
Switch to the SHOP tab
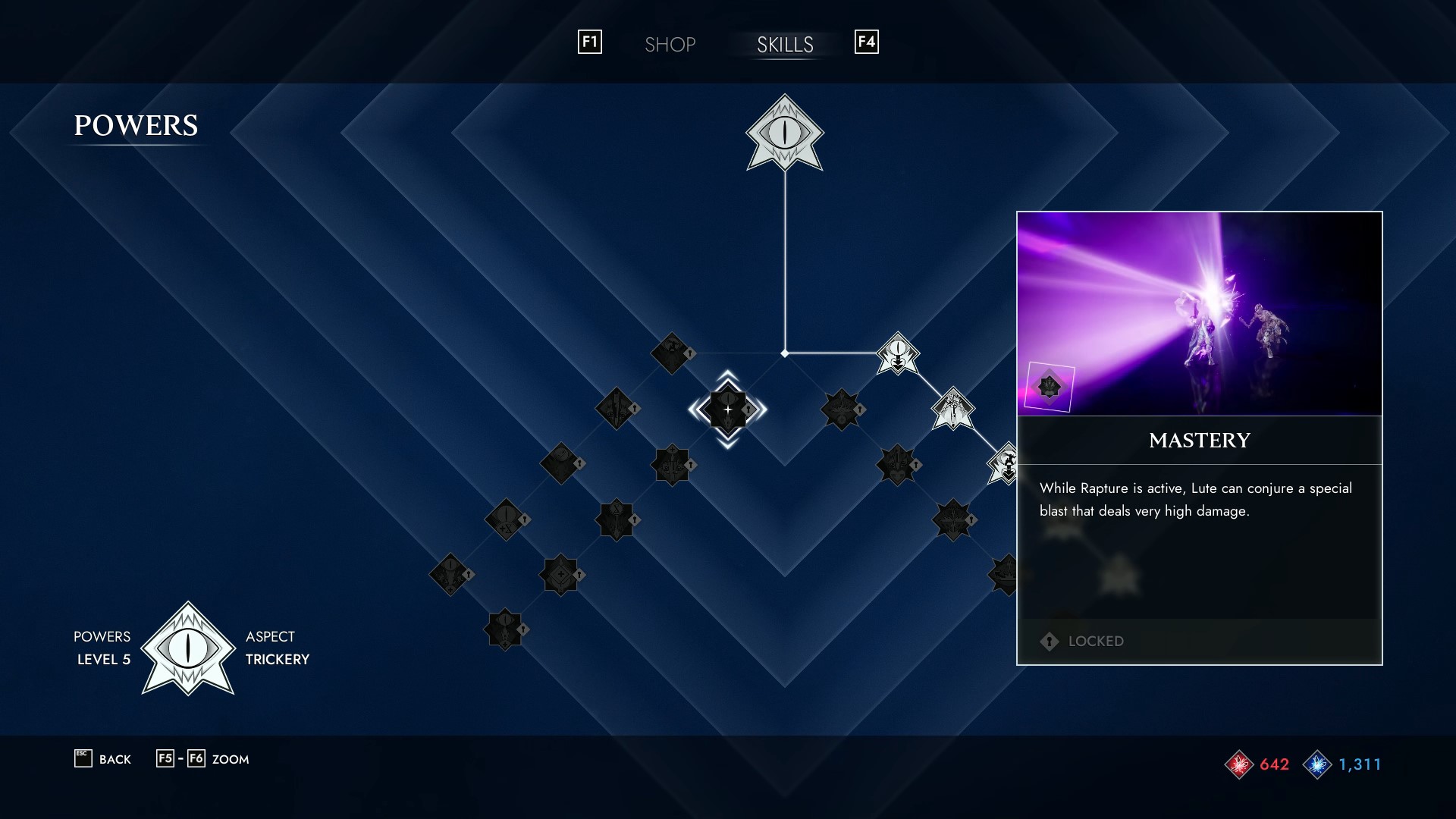[x=670, y=44]
